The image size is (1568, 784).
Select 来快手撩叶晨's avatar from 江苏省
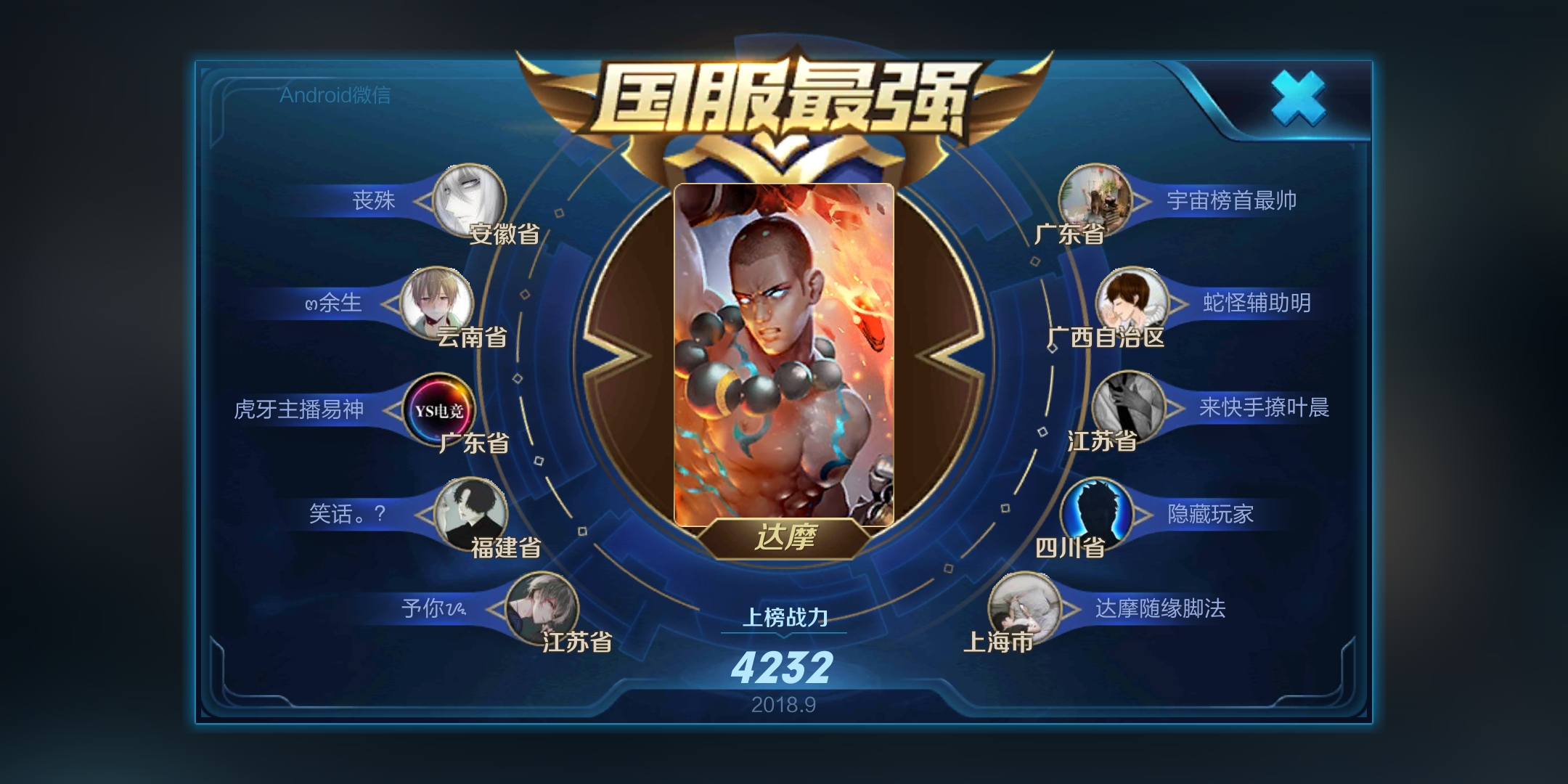[x=1128, y=407]
